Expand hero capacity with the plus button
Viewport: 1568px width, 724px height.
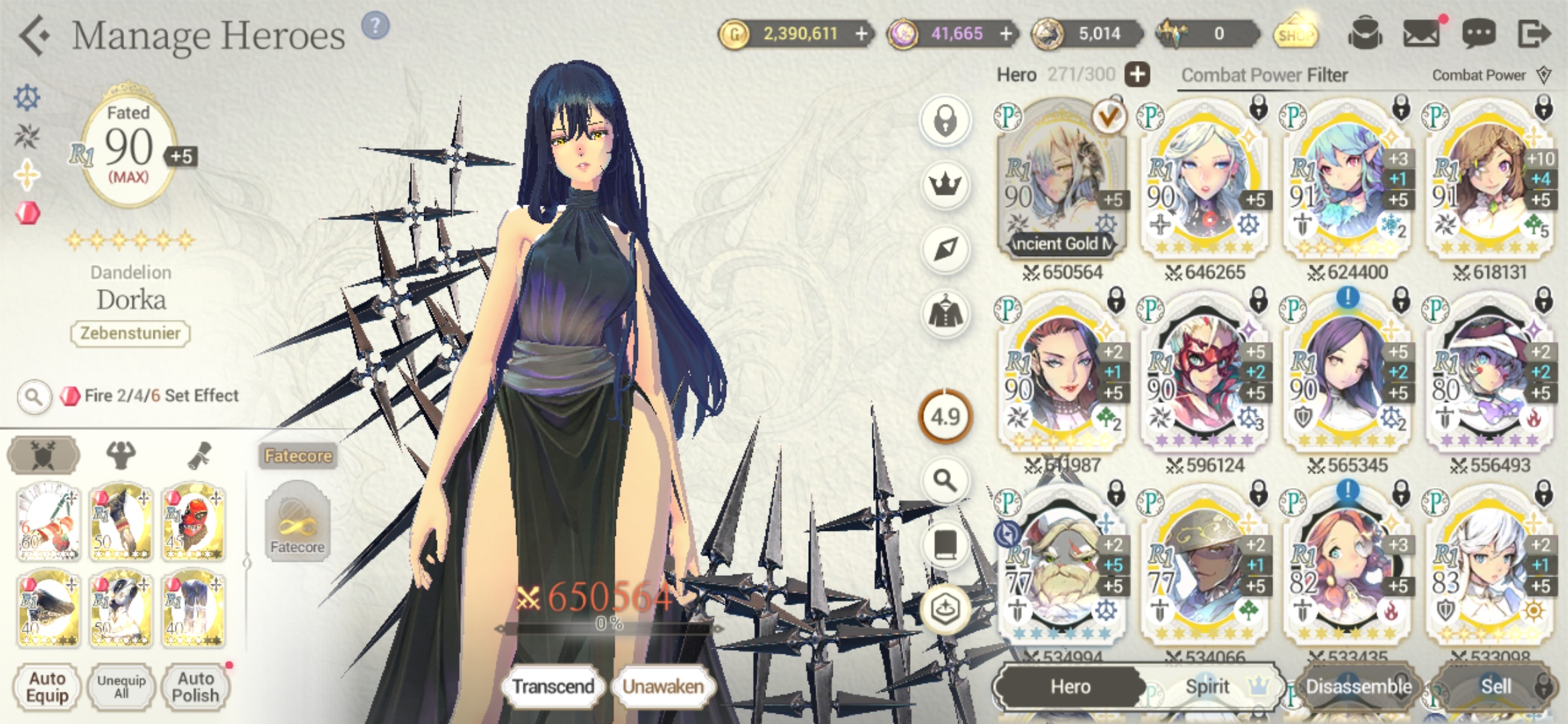pyautogui.click(x=1137, y=74)
